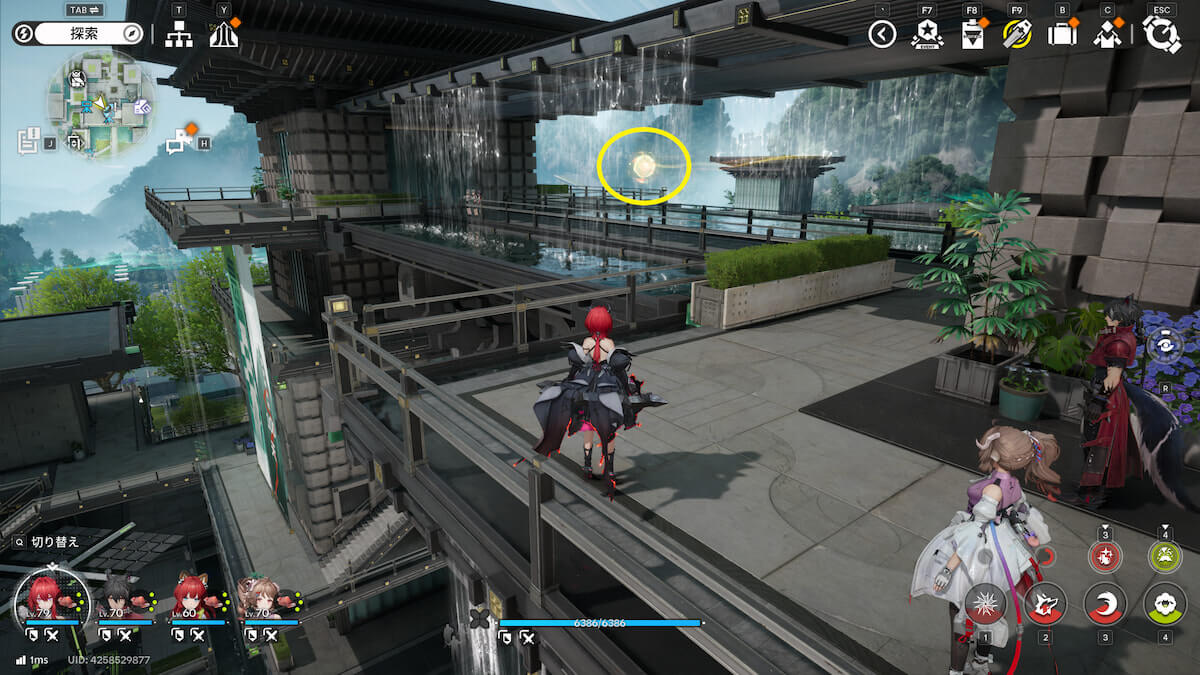
Task: Open the triple-arrow upgrade icon
Action: coord(223,35)
